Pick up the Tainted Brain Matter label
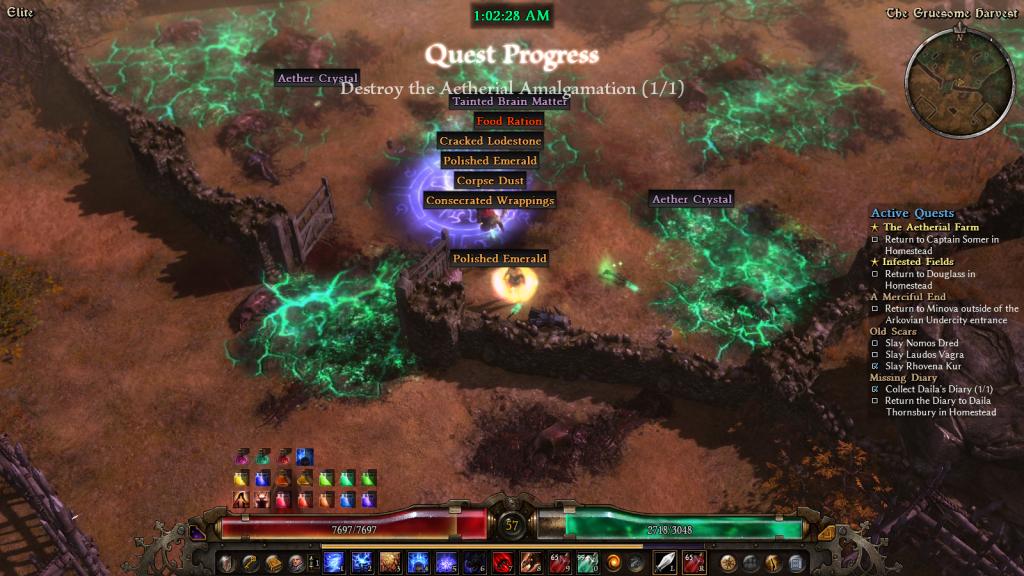The image size is (1024, 576). (509, 101)
